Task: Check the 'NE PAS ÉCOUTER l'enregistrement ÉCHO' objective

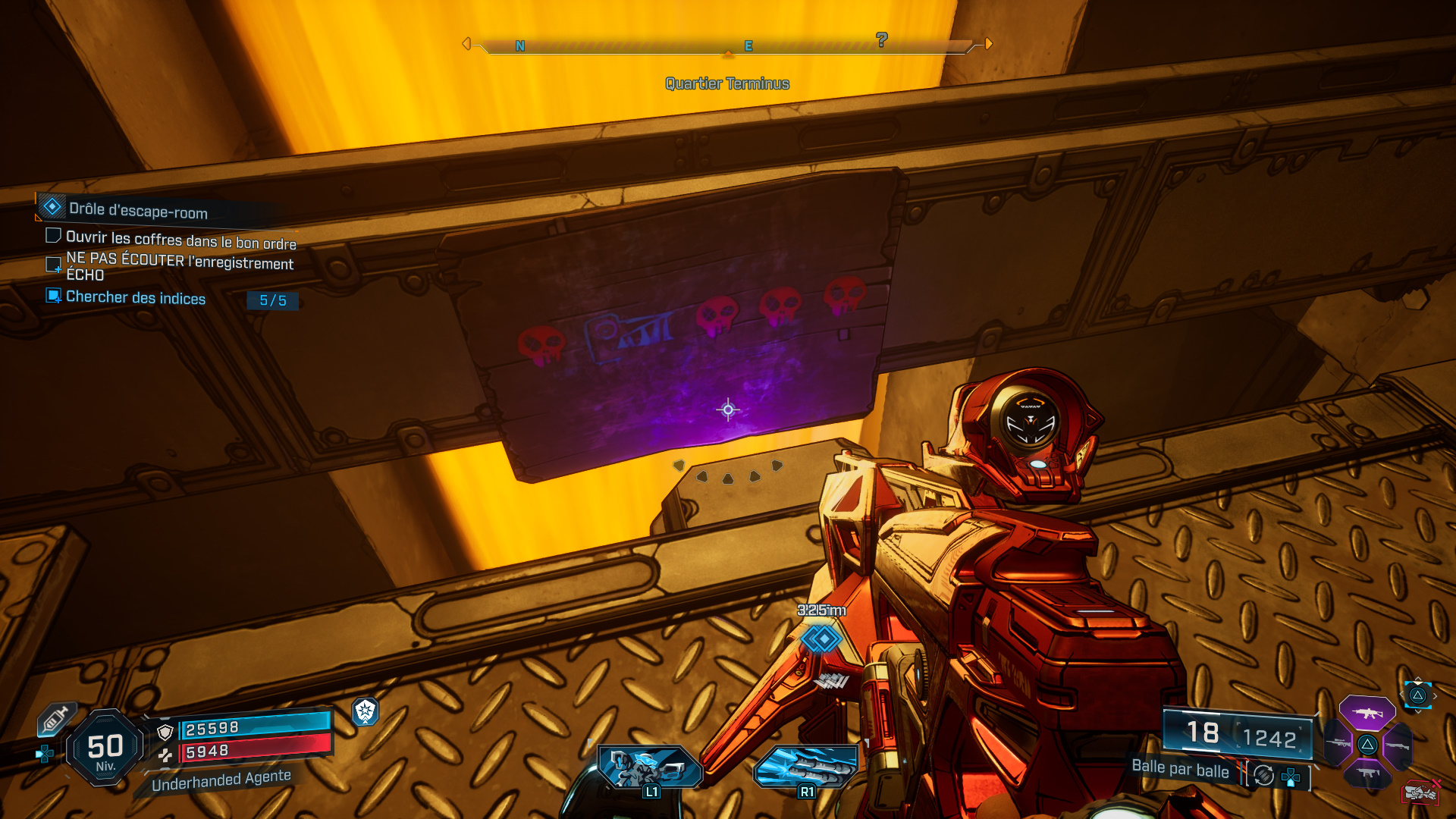Action: [53, 264]
